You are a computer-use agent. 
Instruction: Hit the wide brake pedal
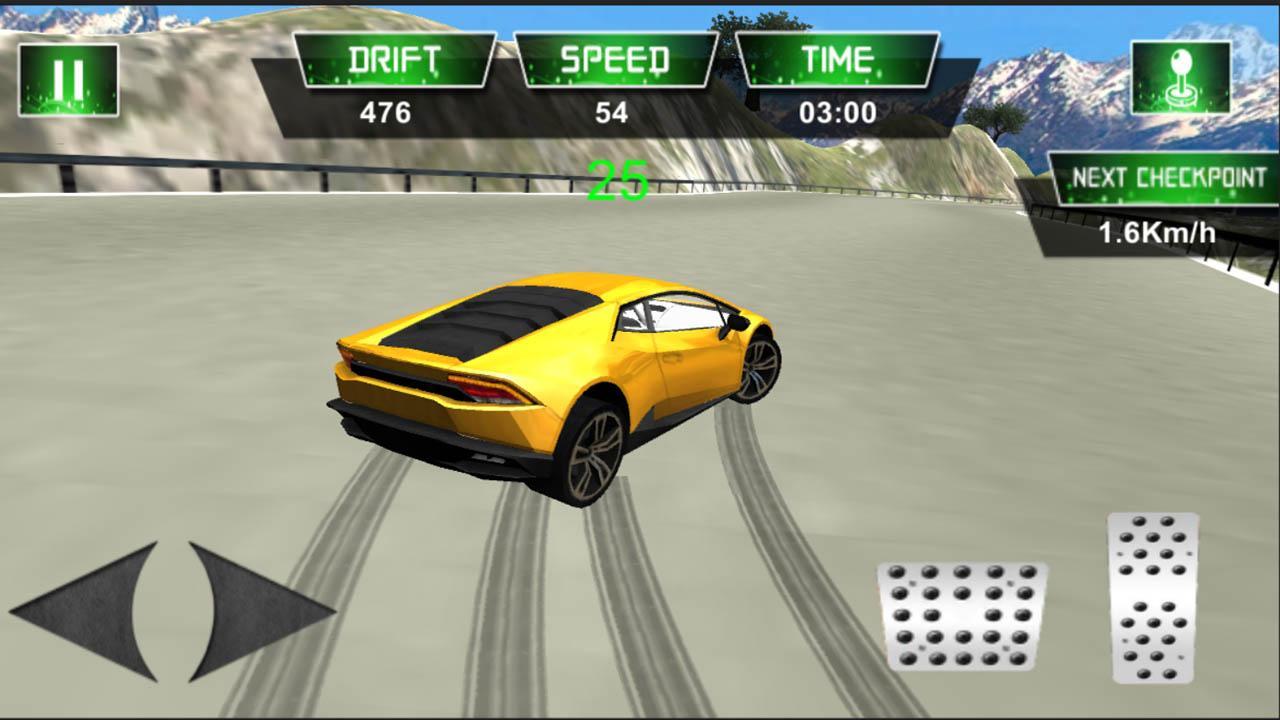(962, 615)
